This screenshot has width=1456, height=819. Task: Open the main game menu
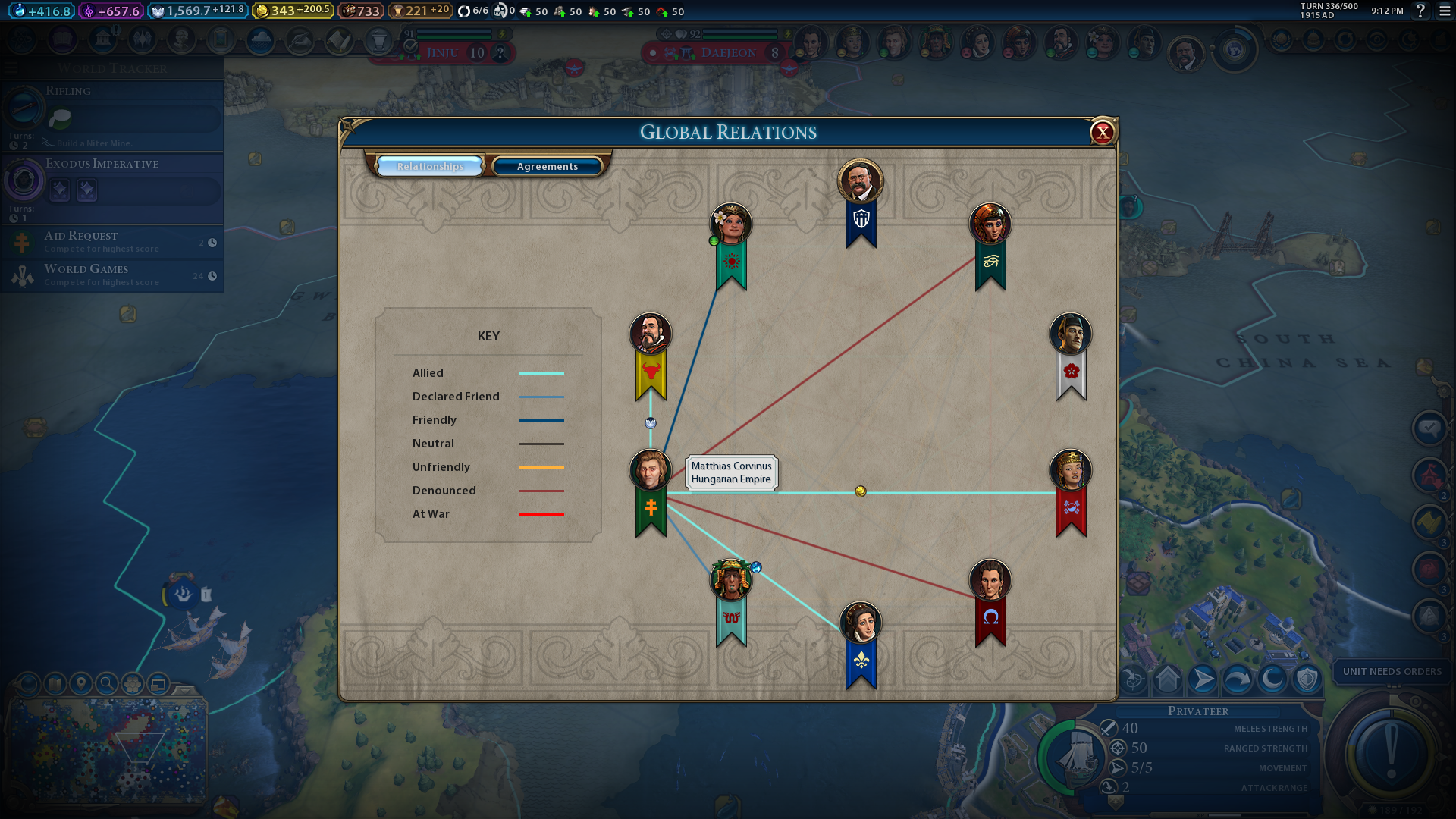[x=1445, y=11]
